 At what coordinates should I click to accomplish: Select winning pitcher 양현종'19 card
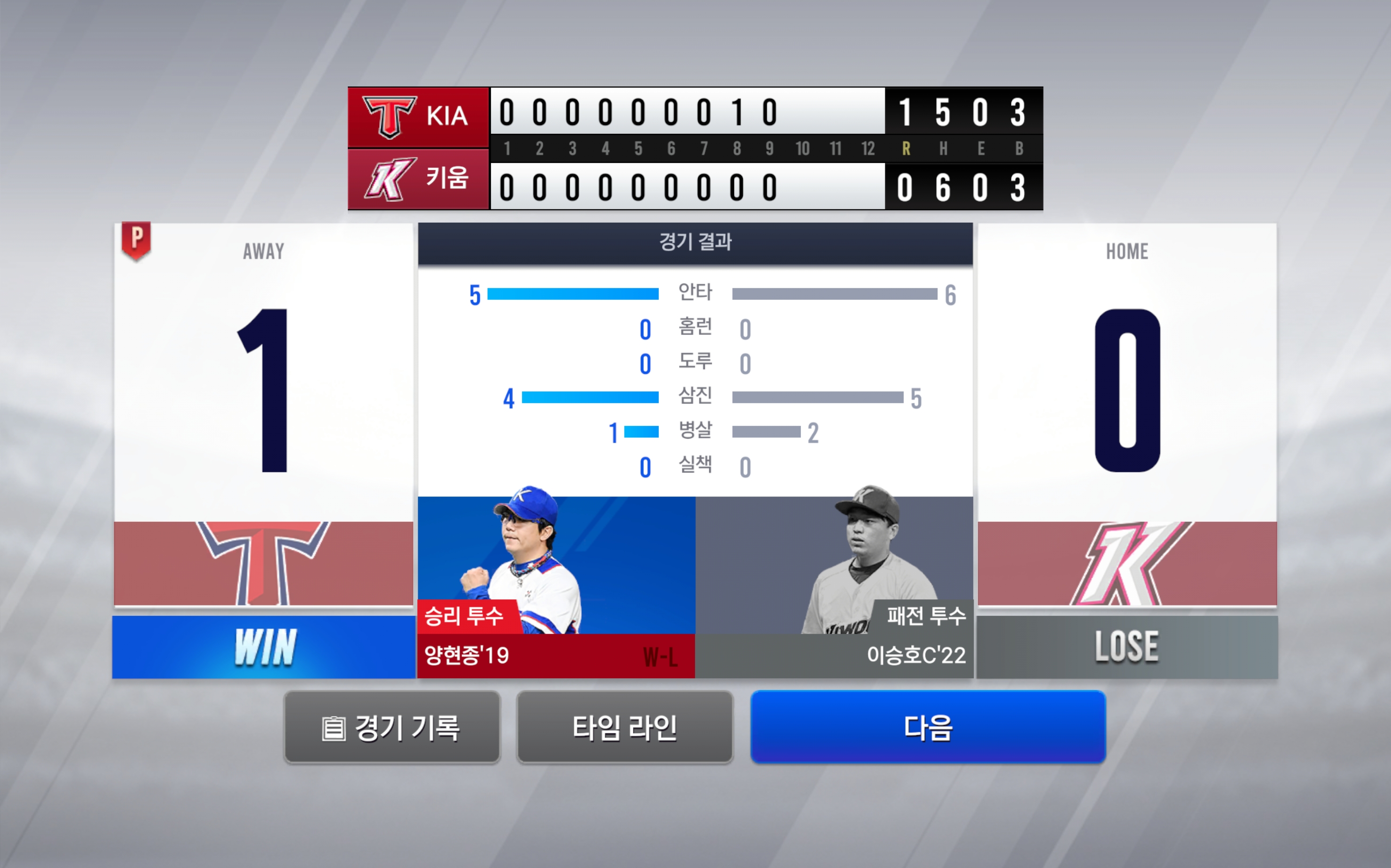point(556,586)
